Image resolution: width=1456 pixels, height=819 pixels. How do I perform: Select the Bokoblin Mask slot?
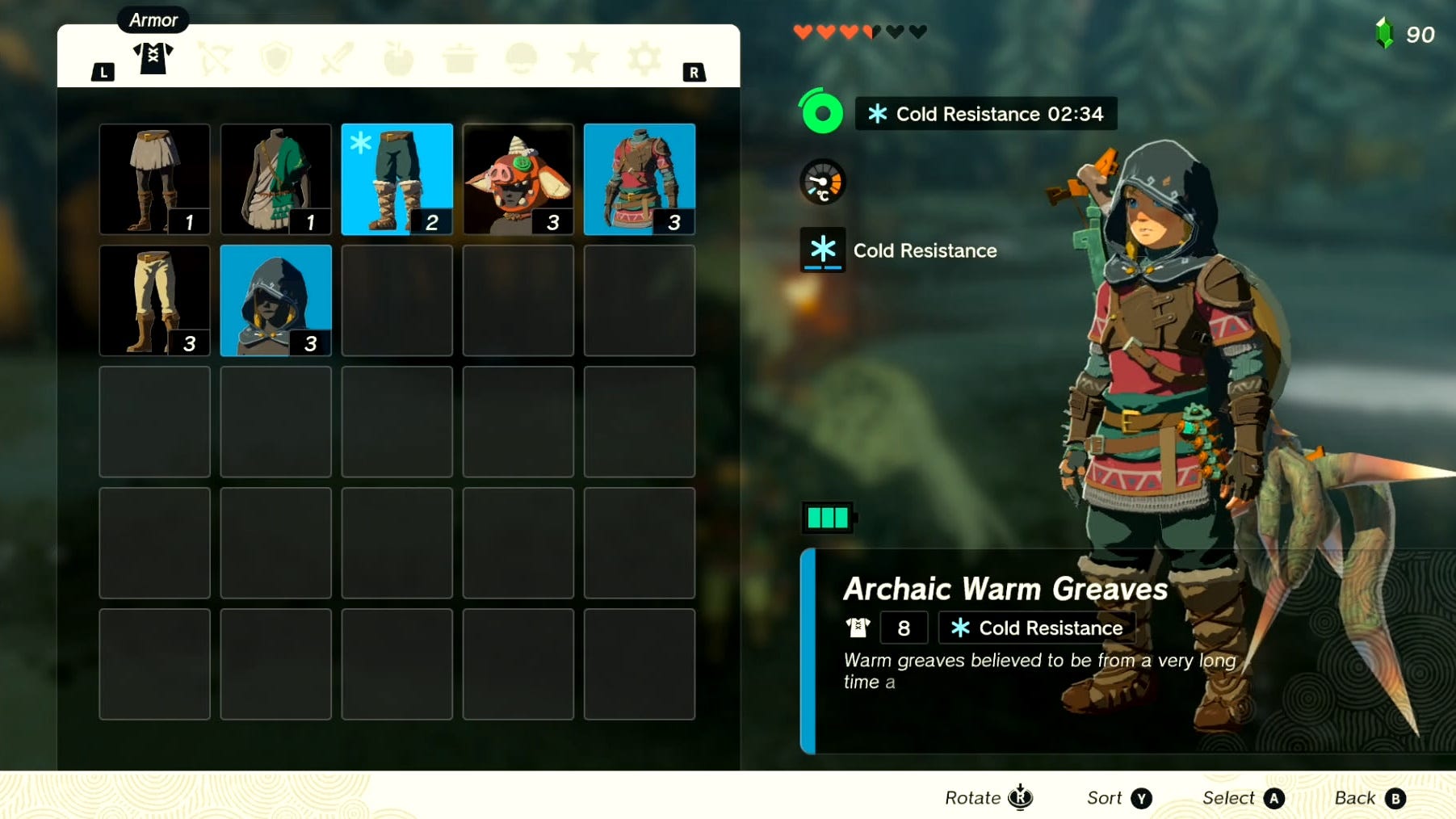click(x=518, y=178)
